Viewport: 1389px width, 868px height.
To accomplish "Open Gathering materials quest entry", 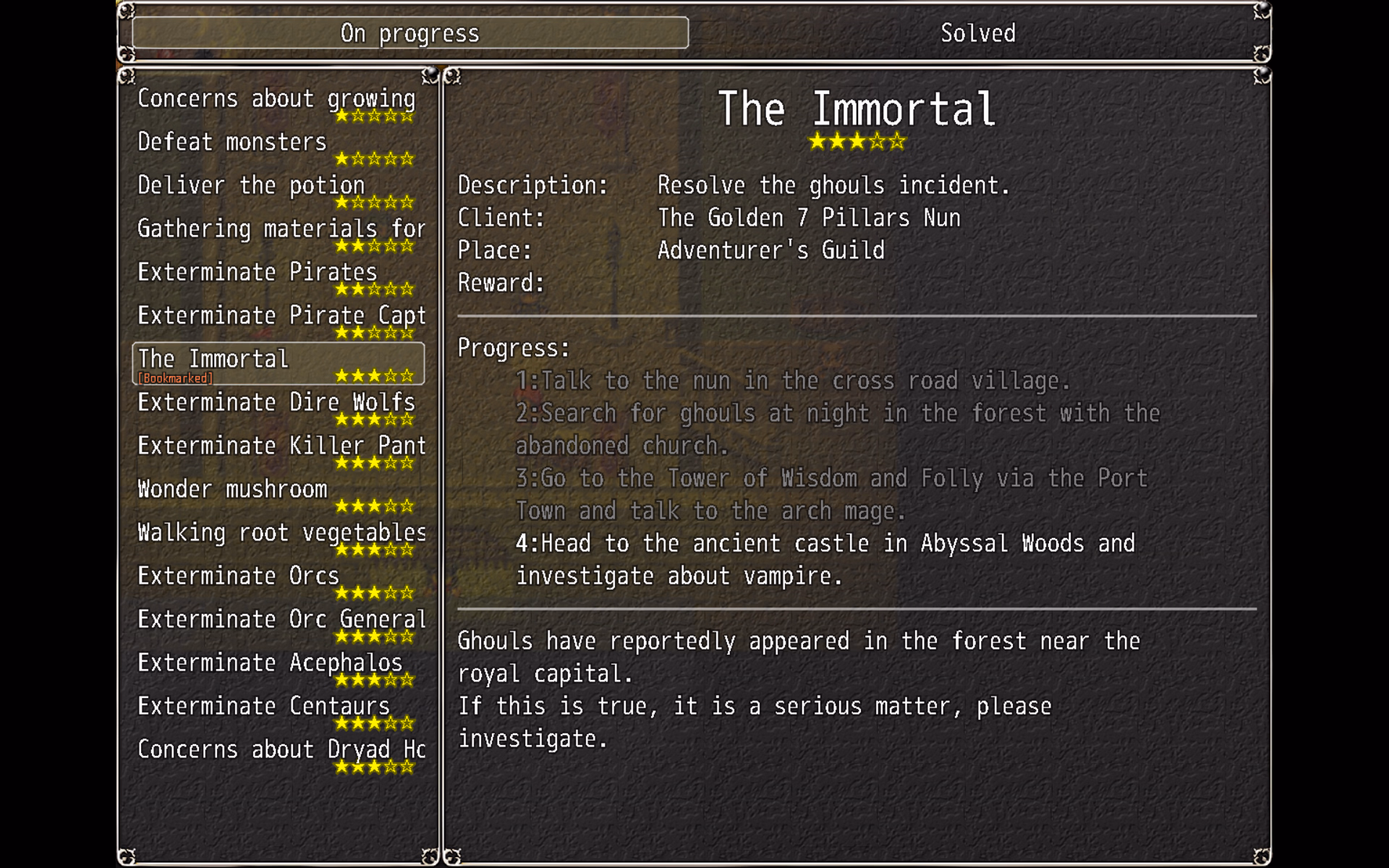I will pyautogui.click(x=277, y=233).
